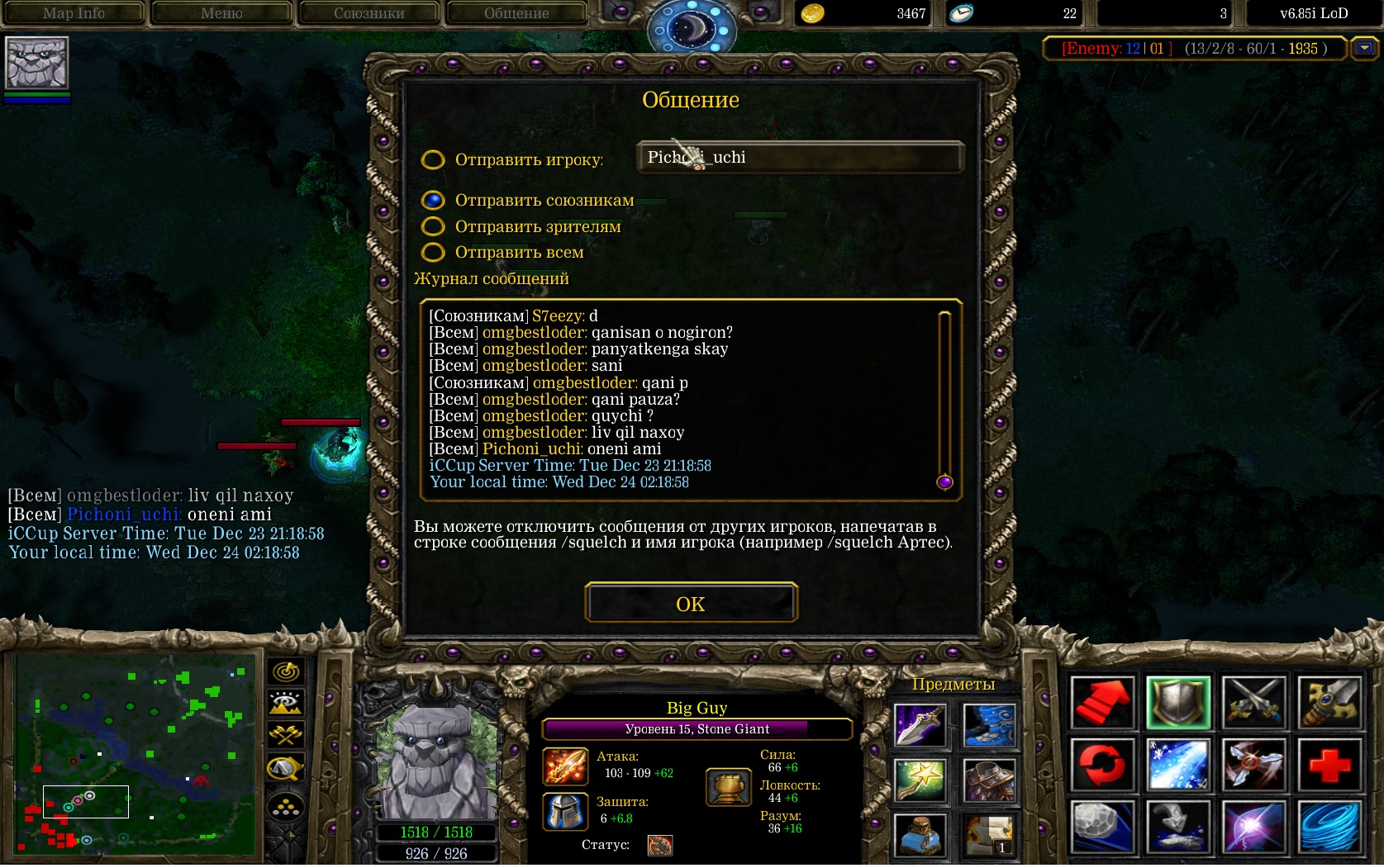Expand the Enemy scoreboard dropdown arrow
Screen dimensions: 1384x868
(1364, 49)
